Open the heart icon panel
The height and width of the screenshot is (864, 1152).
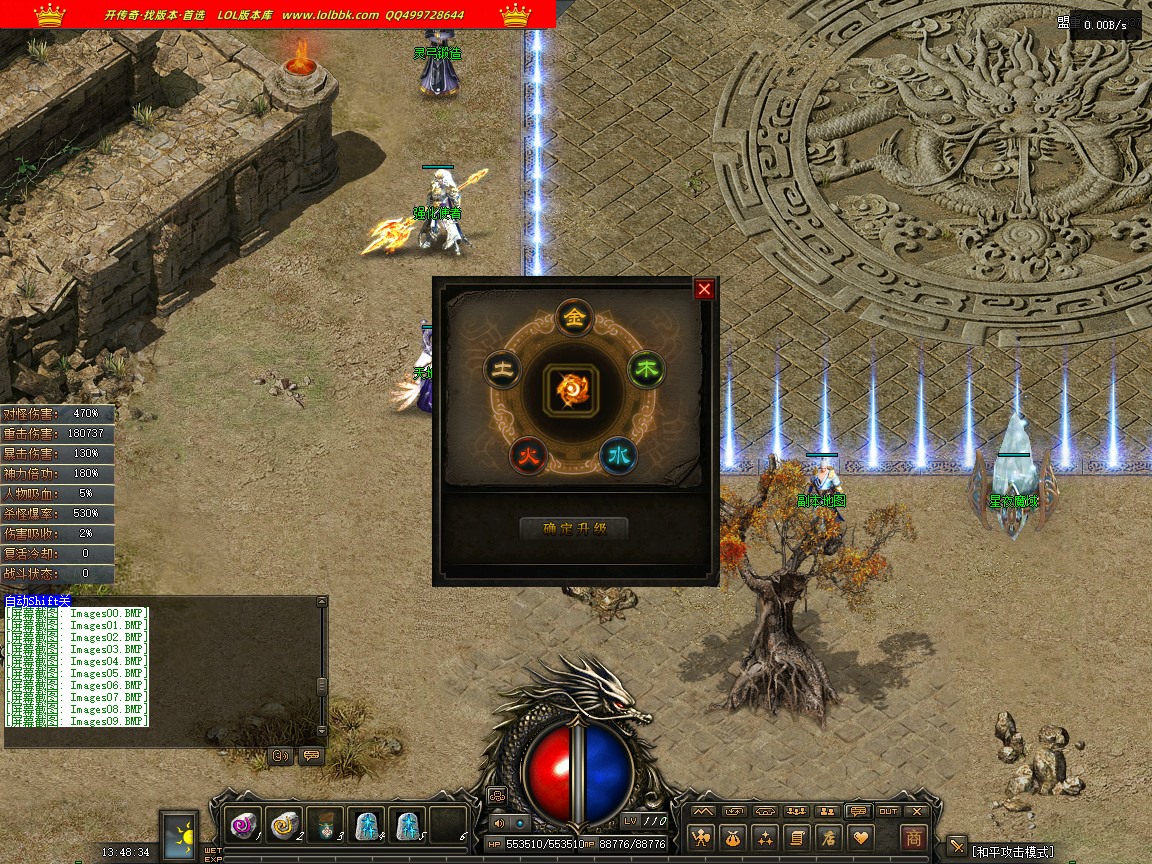pos(859,837)
